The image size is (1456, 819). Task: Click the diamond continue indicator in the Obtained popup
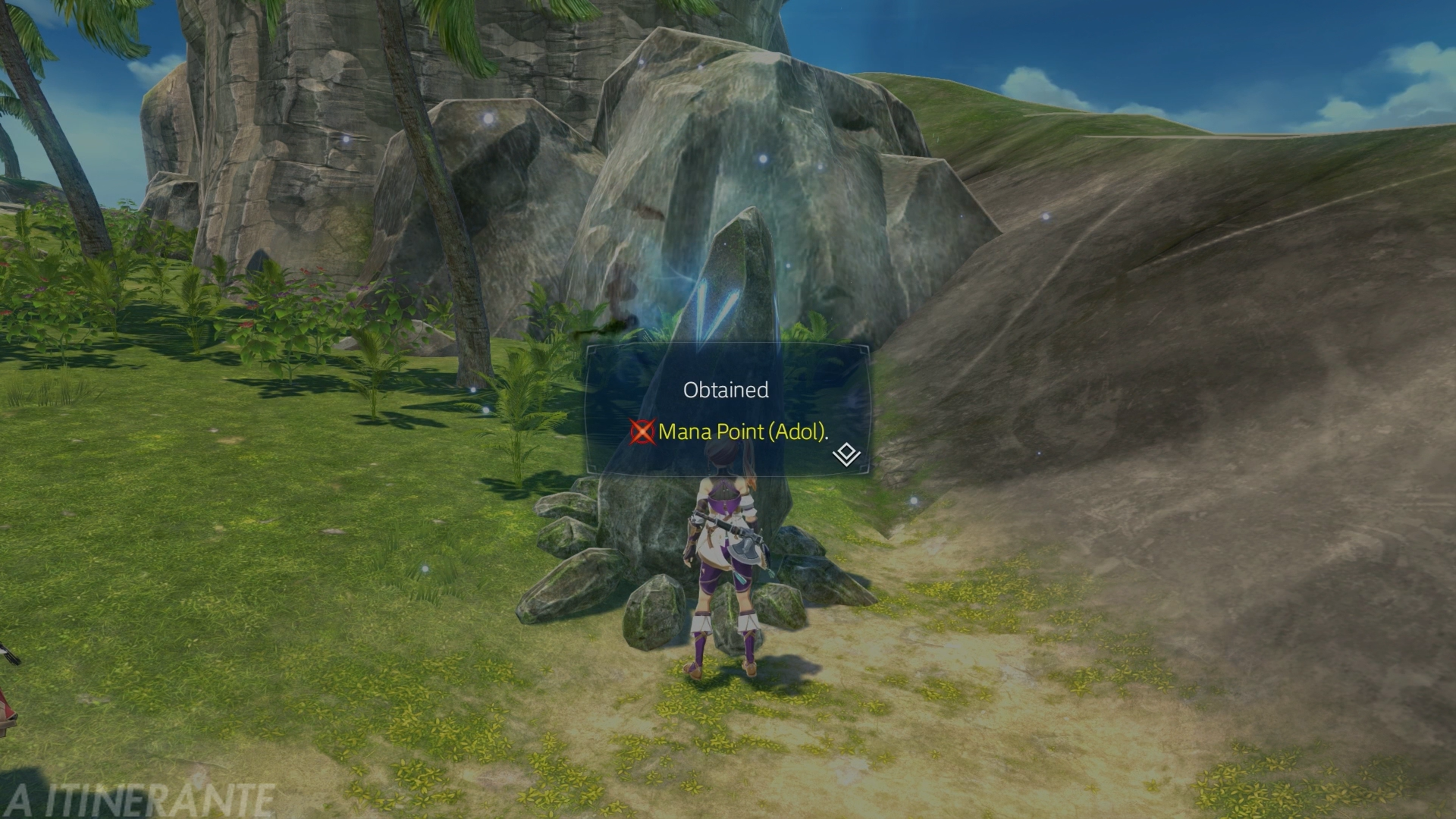846,455
